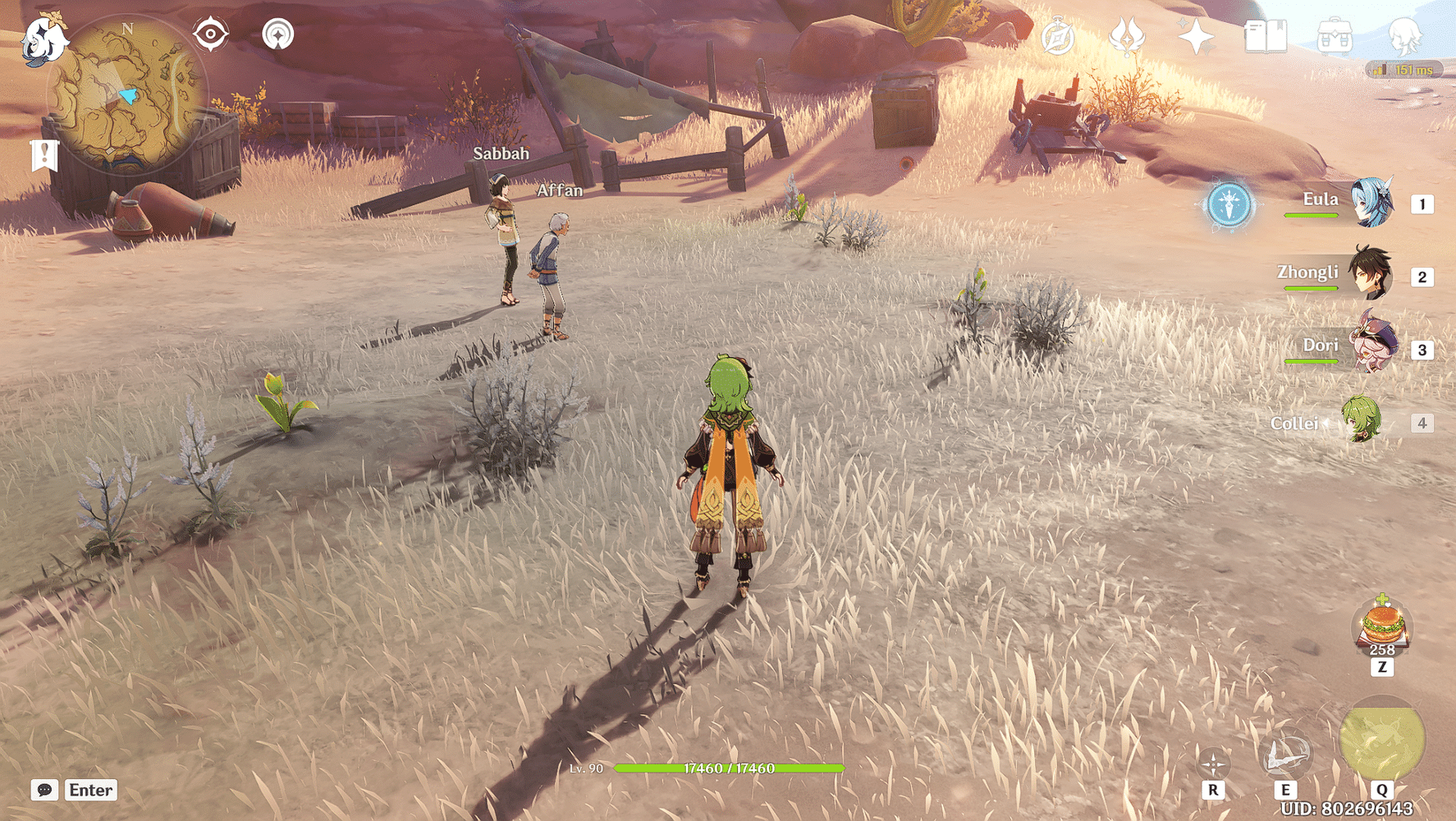Open the quest bookmark marker icon

[x=44, y=154]
